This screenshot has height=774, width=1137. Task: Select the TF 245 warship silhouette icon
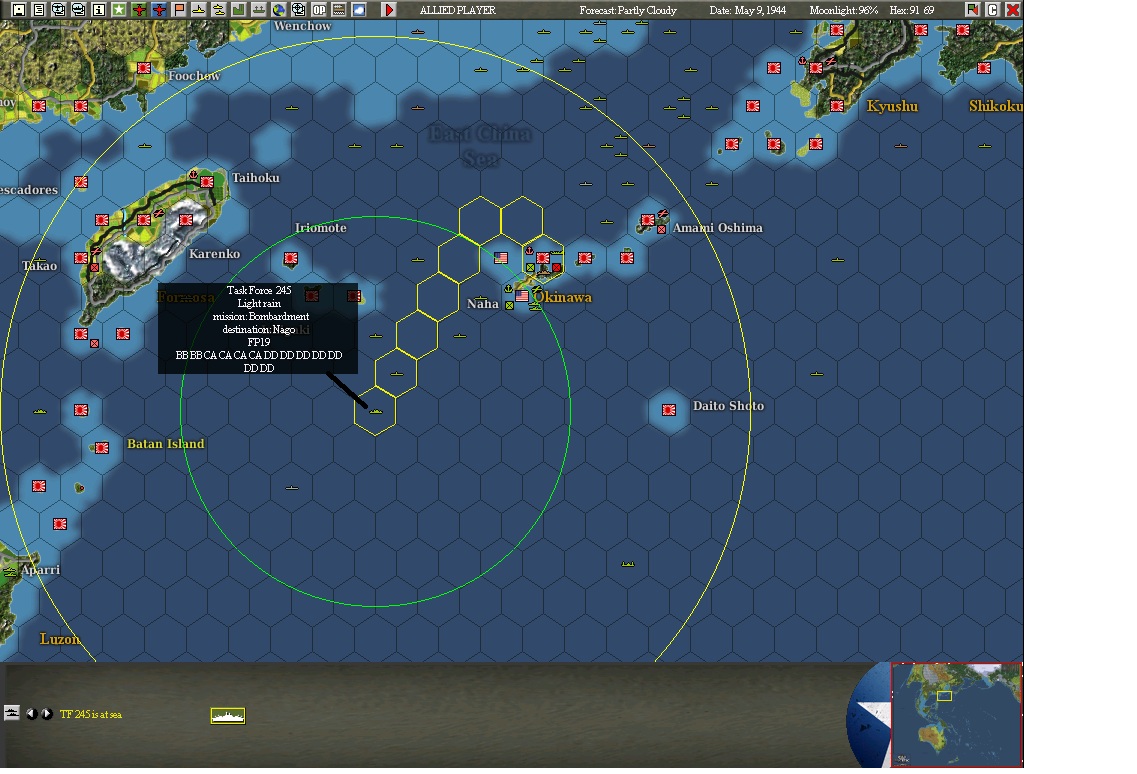point(228,715)
